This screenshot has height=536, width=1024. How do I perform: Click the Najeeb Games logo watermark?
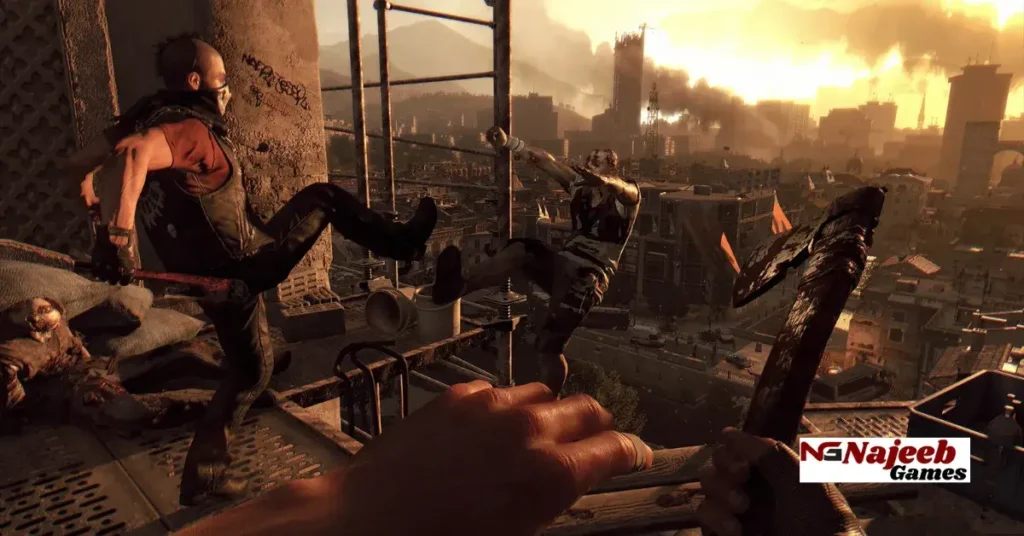tap(884, 459)
